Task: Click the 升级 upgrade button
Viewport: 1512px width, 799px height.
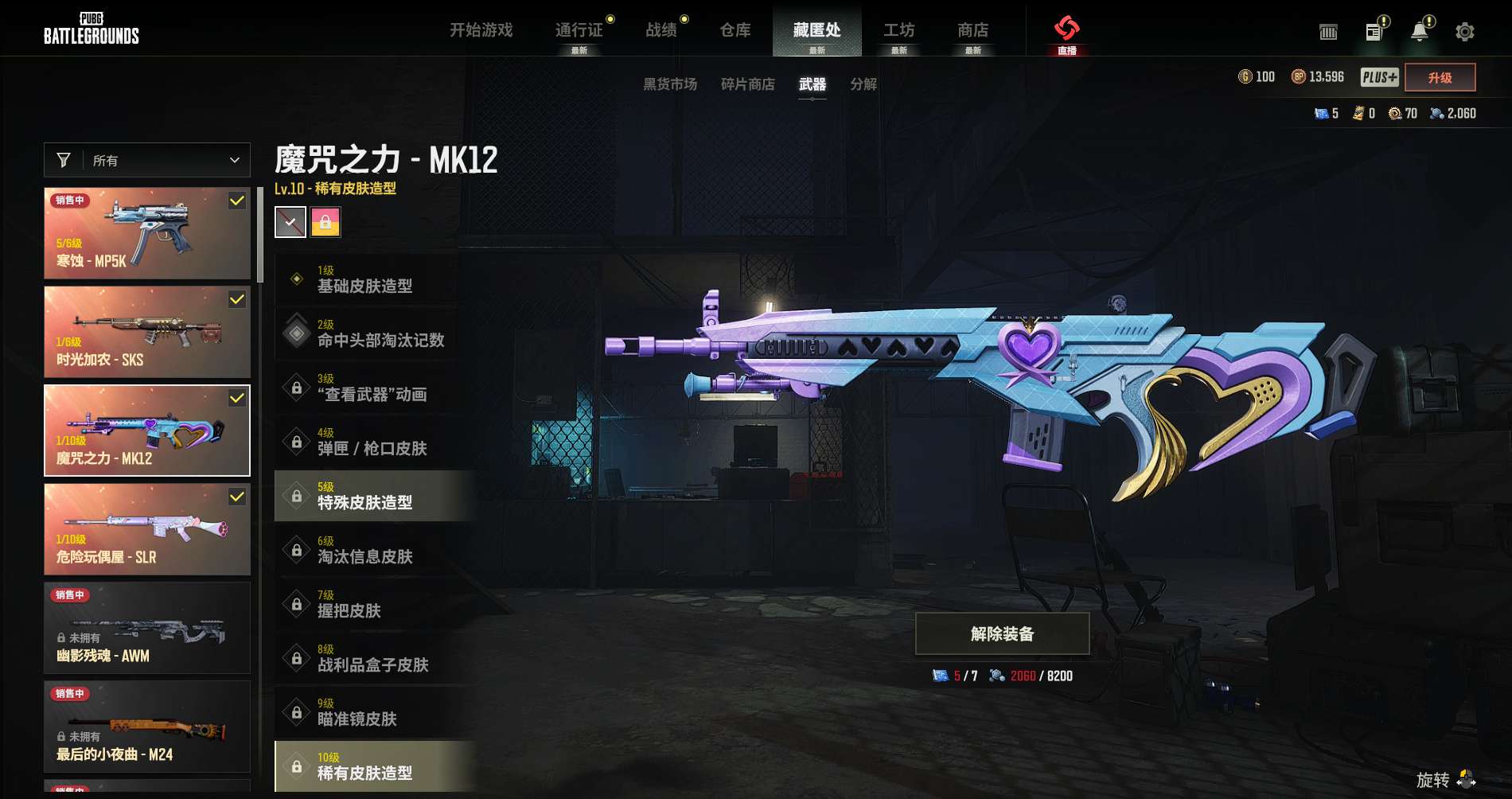Action: click(x=1440, y=77)
